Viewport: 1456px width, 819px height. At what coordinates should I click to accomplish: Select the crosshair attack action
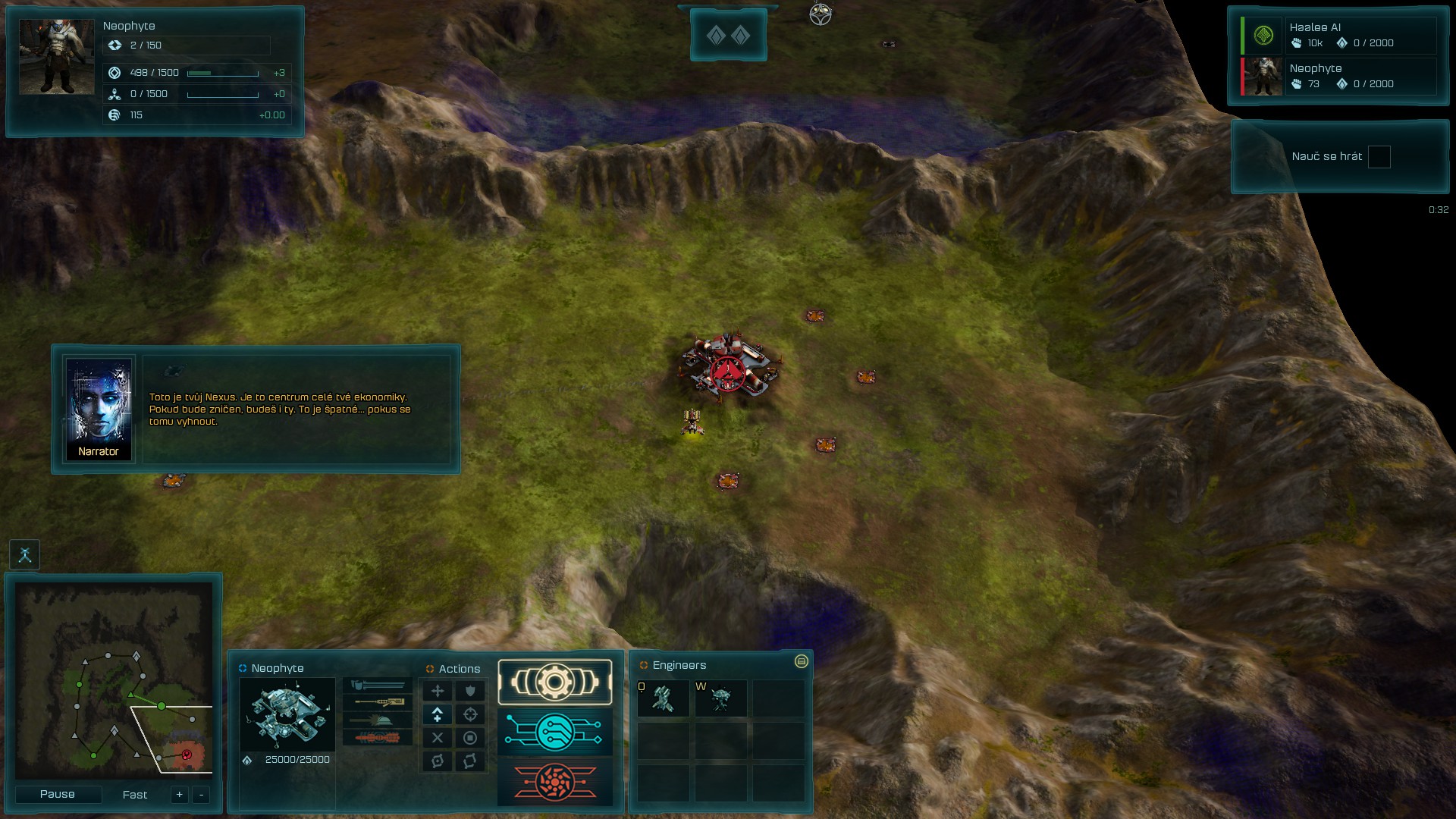470,714
